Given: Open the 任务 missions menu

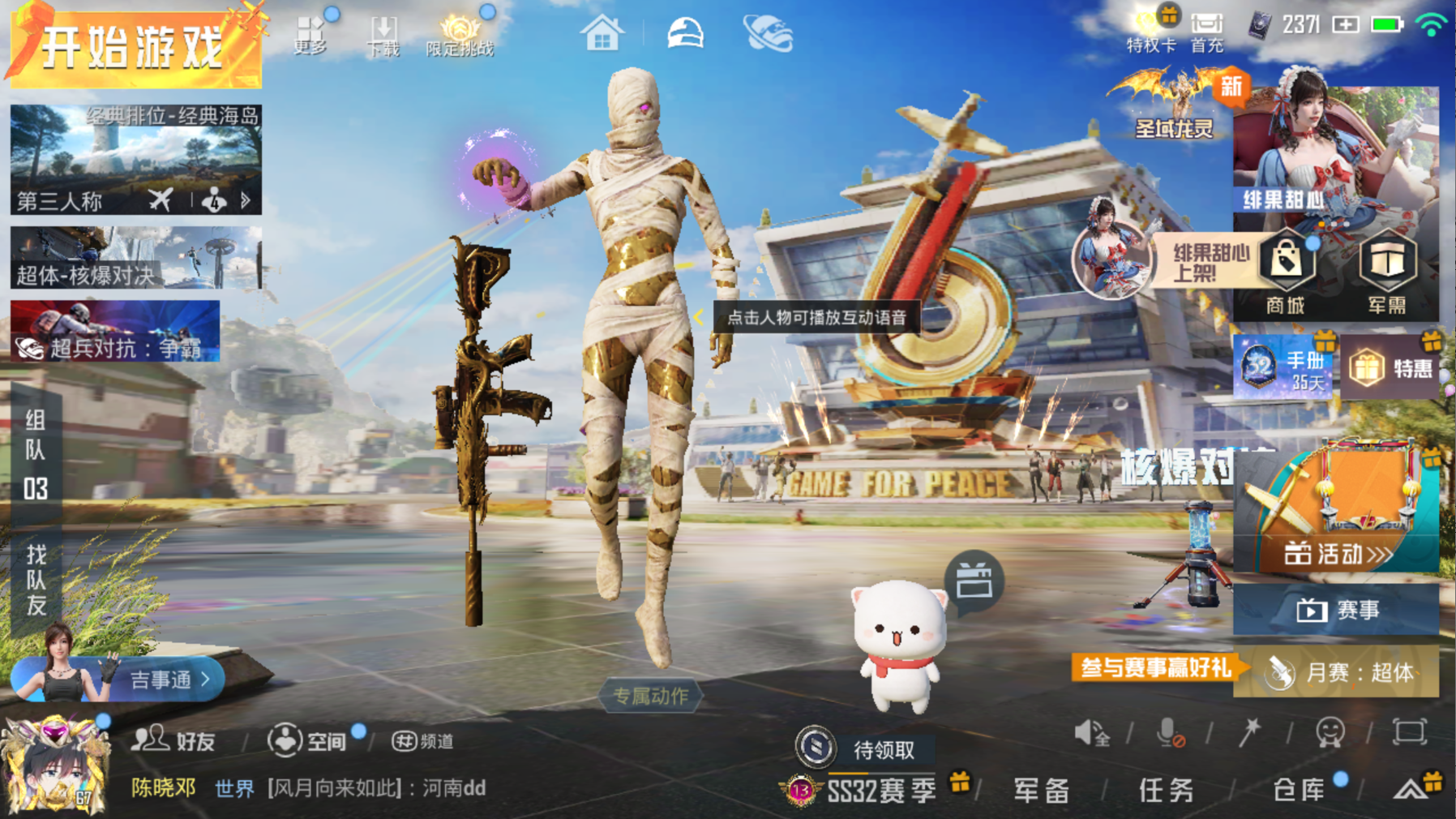Looking at the screenshot, I should pos(1166,789).
